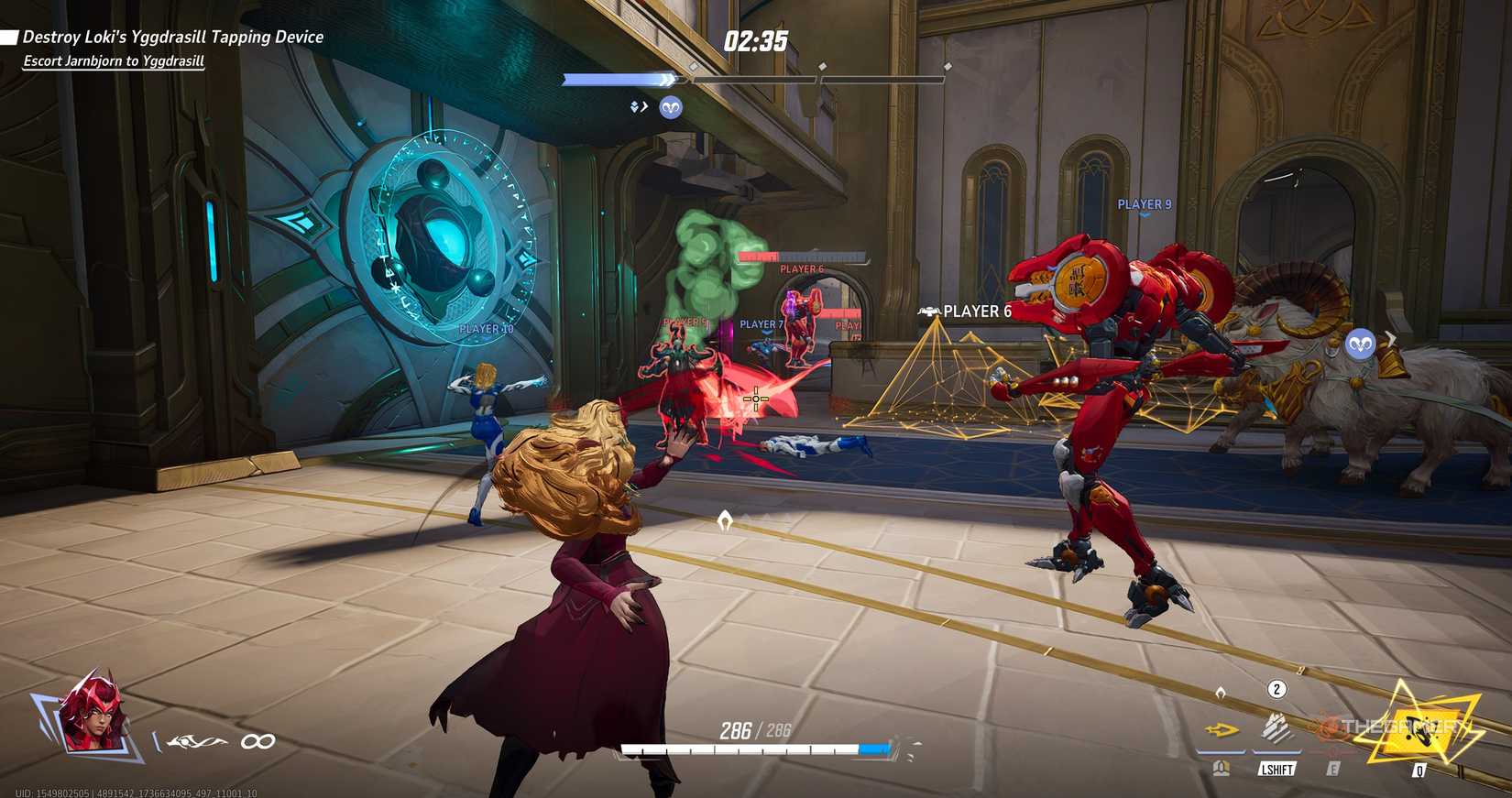This screenshot has height=798, width=1512.
Task: Click the ability charge counter showing 2
Action: click(x=1276, y=690)
